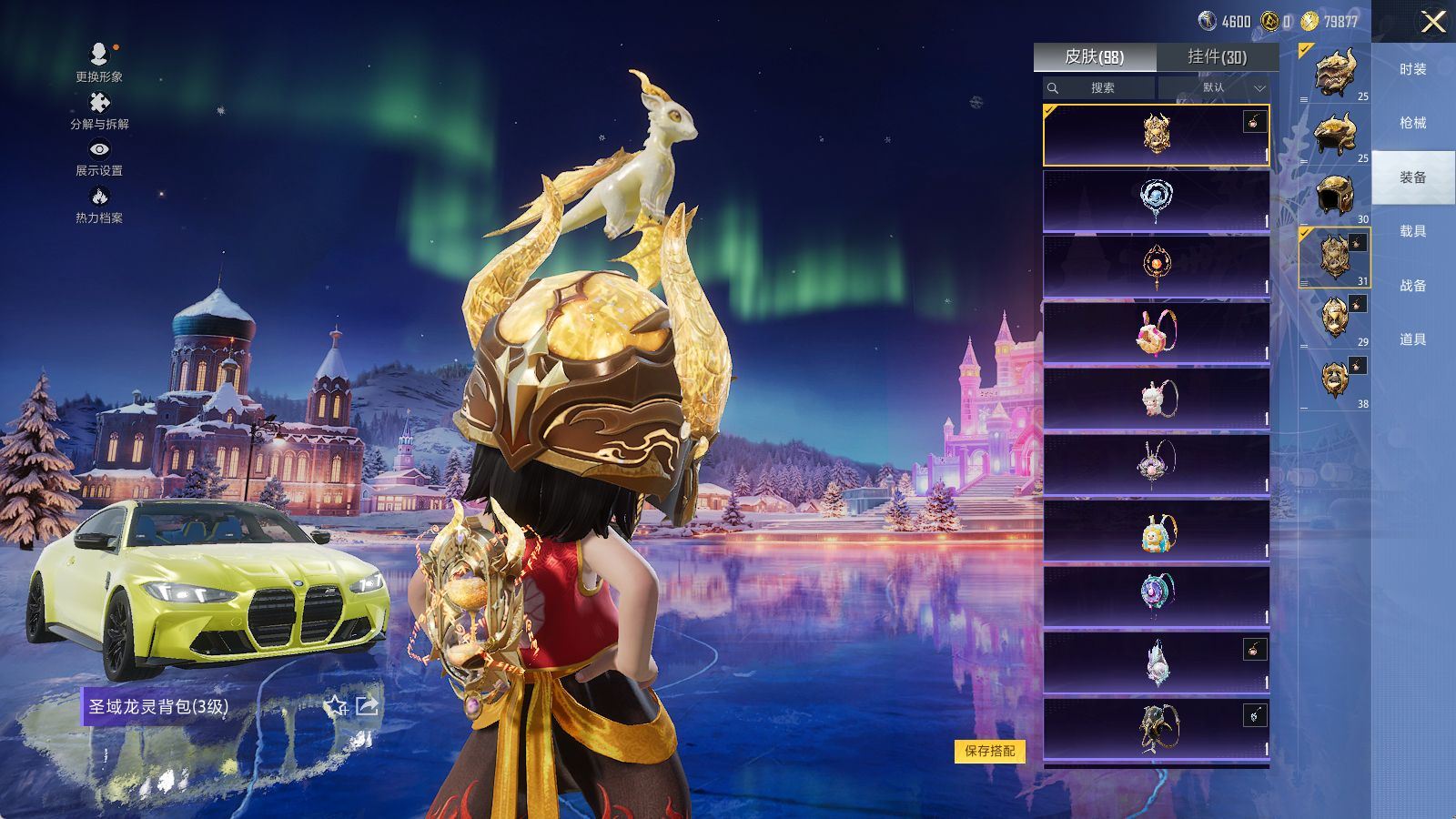The height and width of the screenshot is (819, 1456).
Task: Select the 战备 category
Action: pos(1412,286)
